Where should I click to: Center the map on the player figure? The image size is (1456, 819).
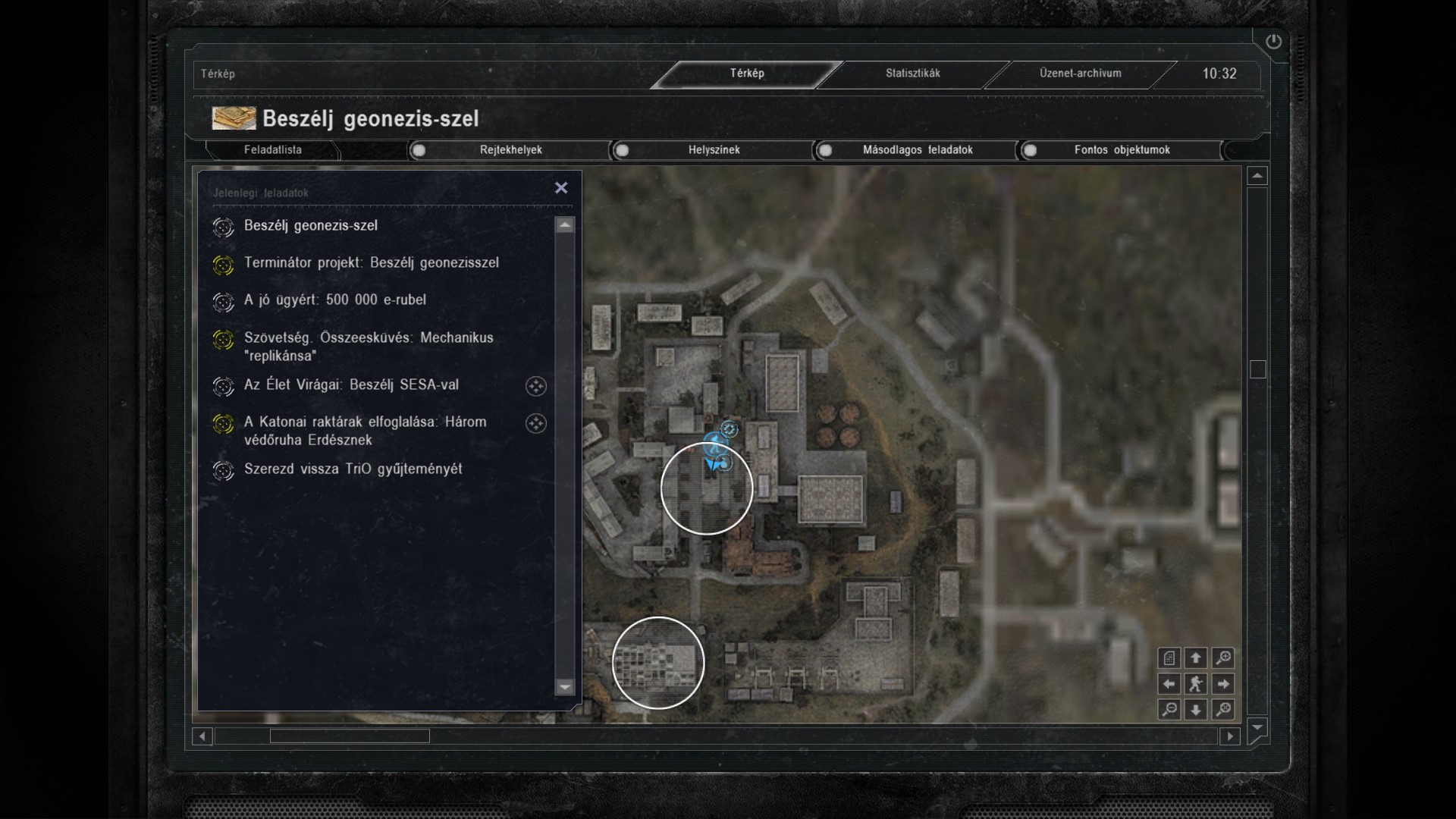[1196, 684]
